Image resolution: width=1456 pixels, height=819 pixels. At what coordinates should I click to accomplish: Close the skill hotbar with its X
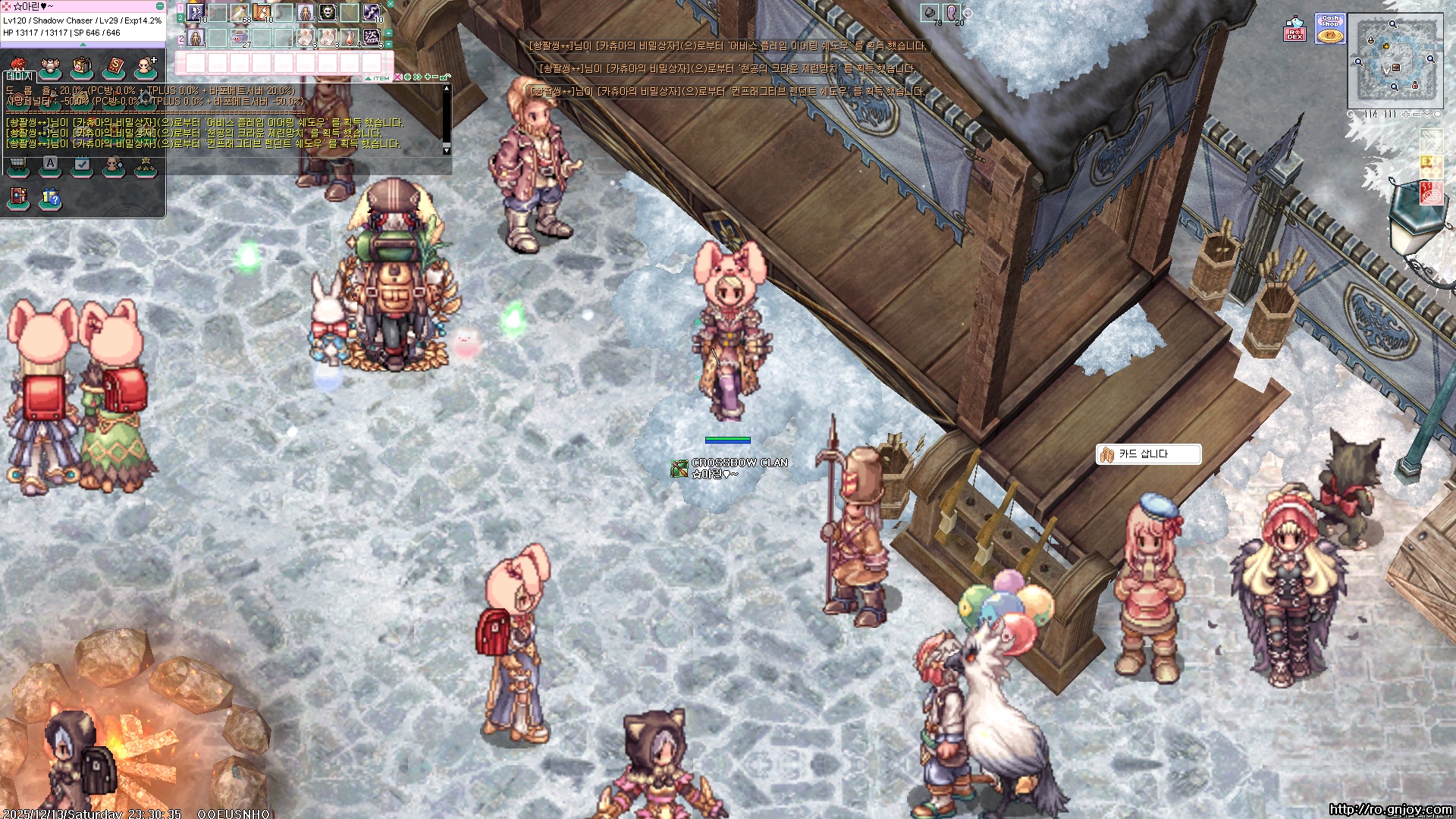click(x=391, y=5)
